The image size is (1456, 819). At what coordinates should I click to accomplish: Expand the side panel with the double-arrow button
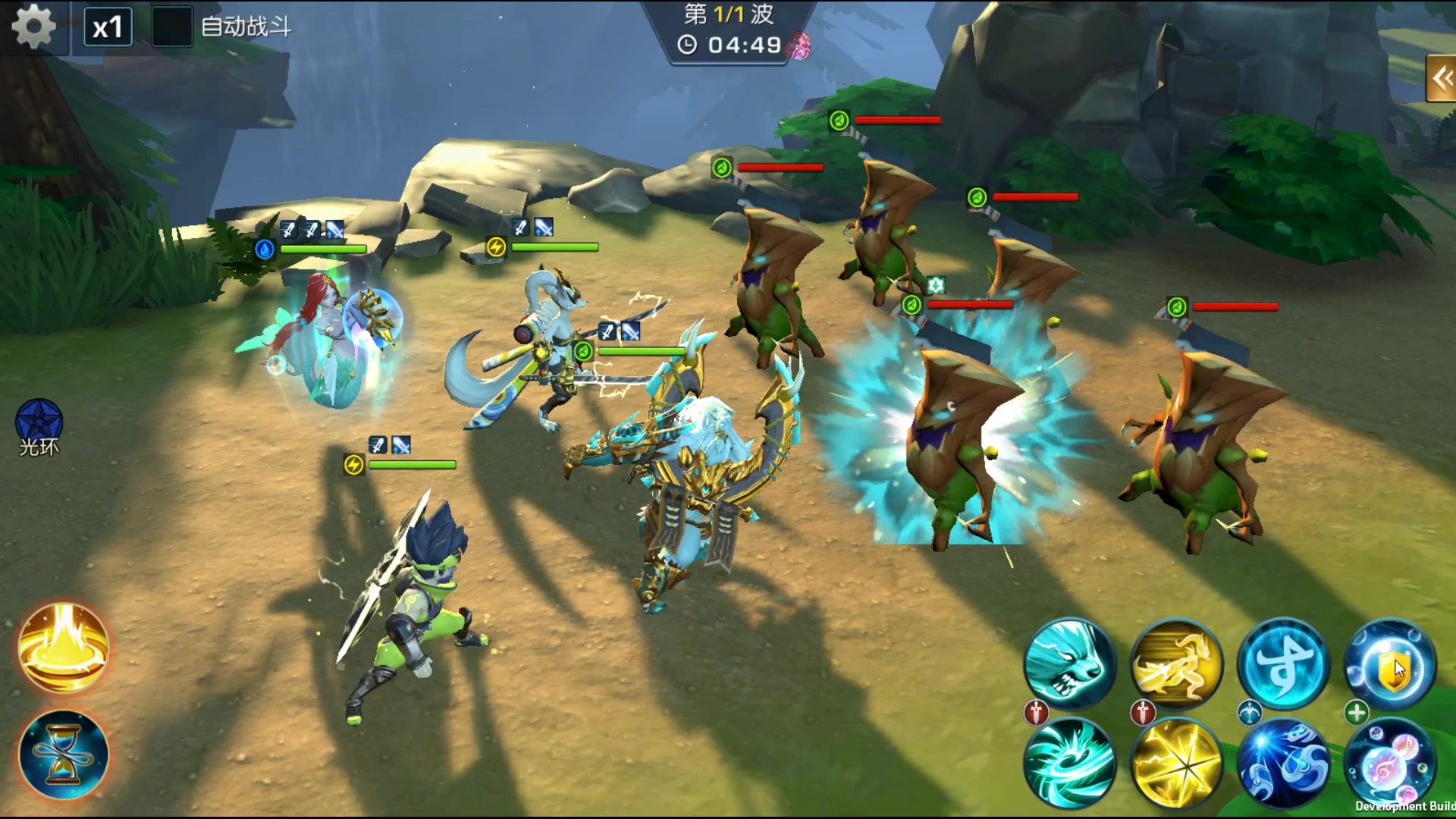(x=1441, y=78)
